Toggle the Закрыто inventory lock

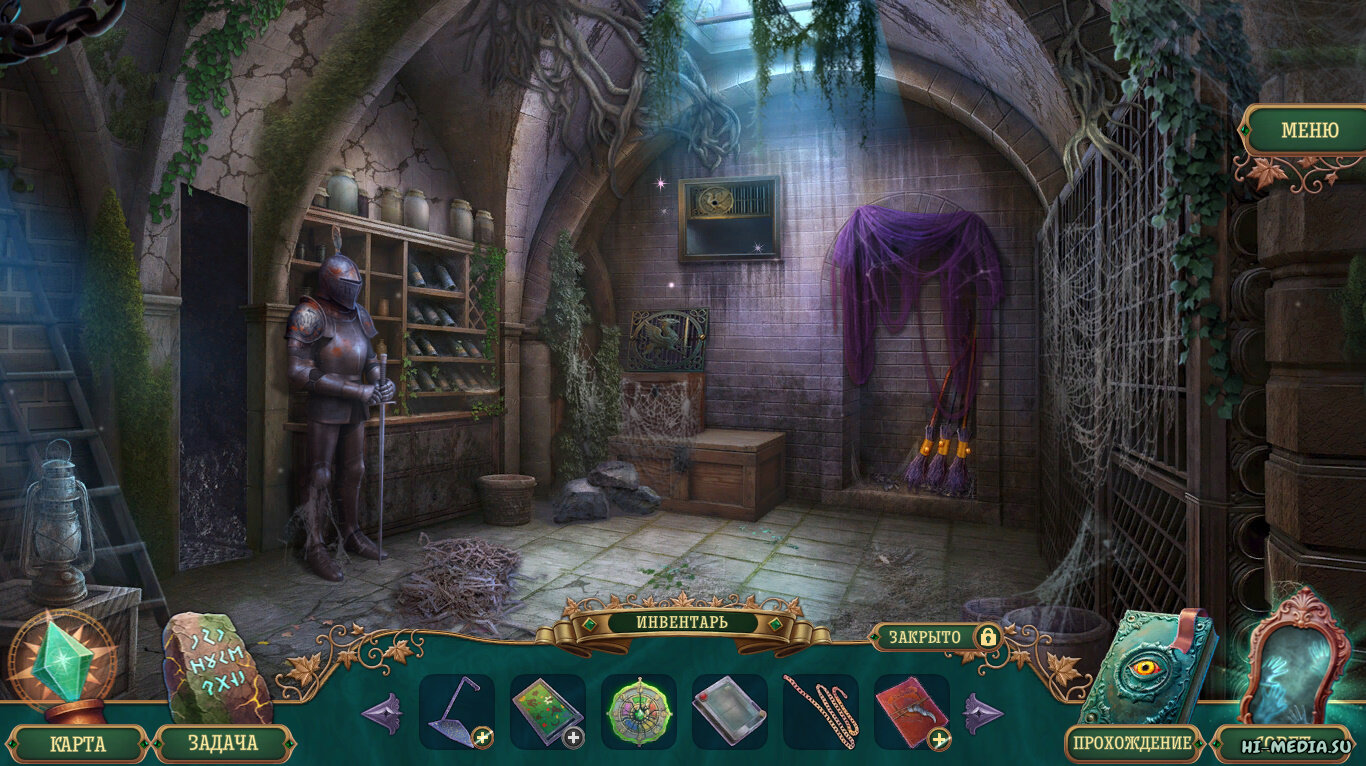click(x=934, y=637)
